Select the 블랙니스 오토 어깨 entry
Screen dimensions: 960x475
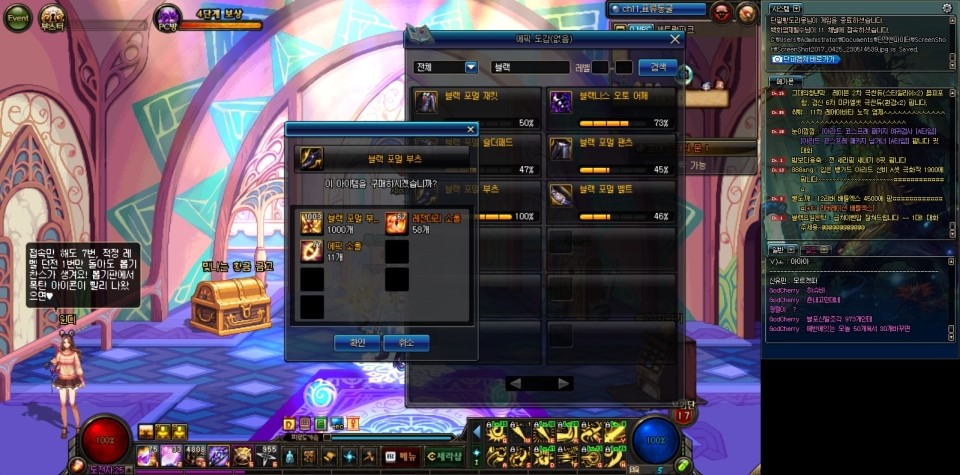610,102
